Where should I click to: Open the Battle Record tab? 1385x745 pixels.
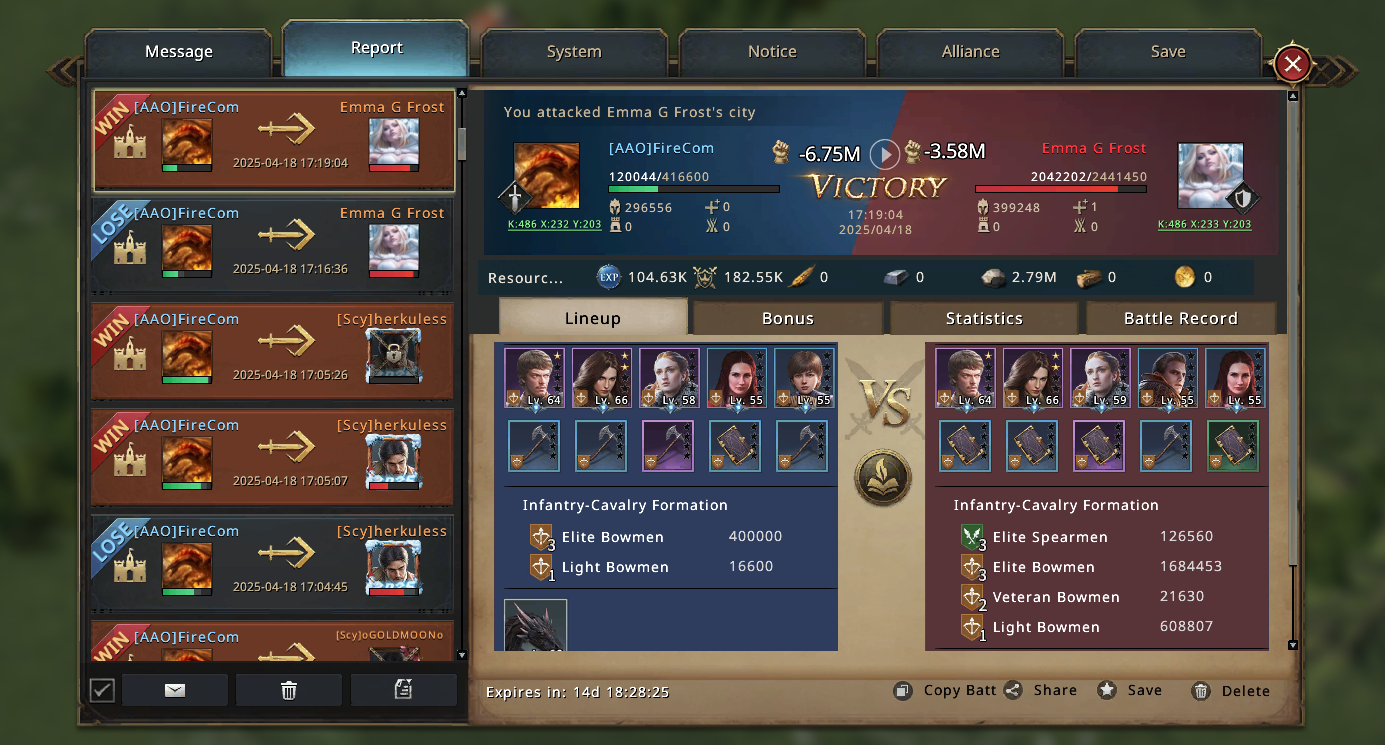[1180, 318]
